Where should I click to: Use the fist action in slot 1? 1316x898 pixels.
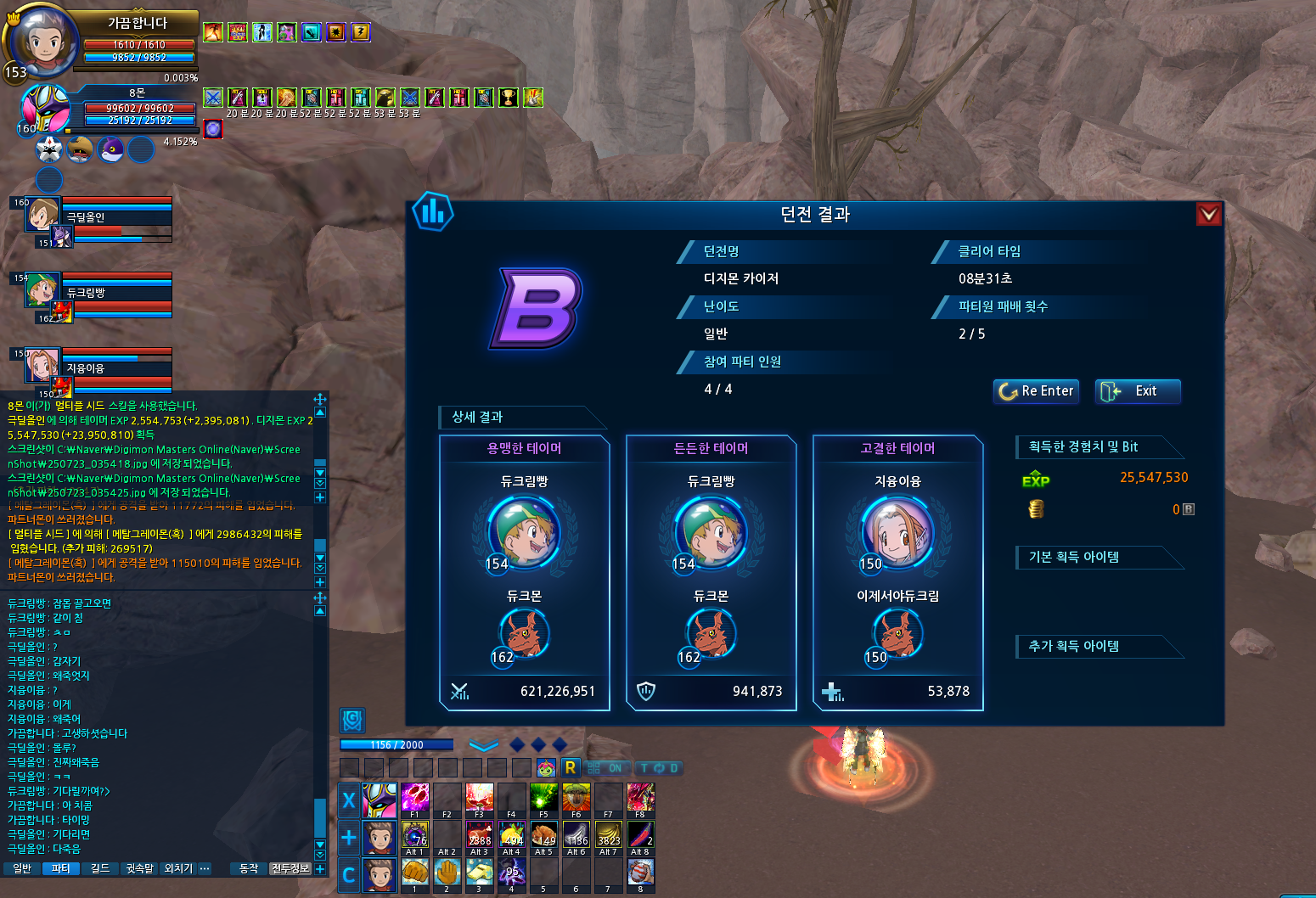415,873
